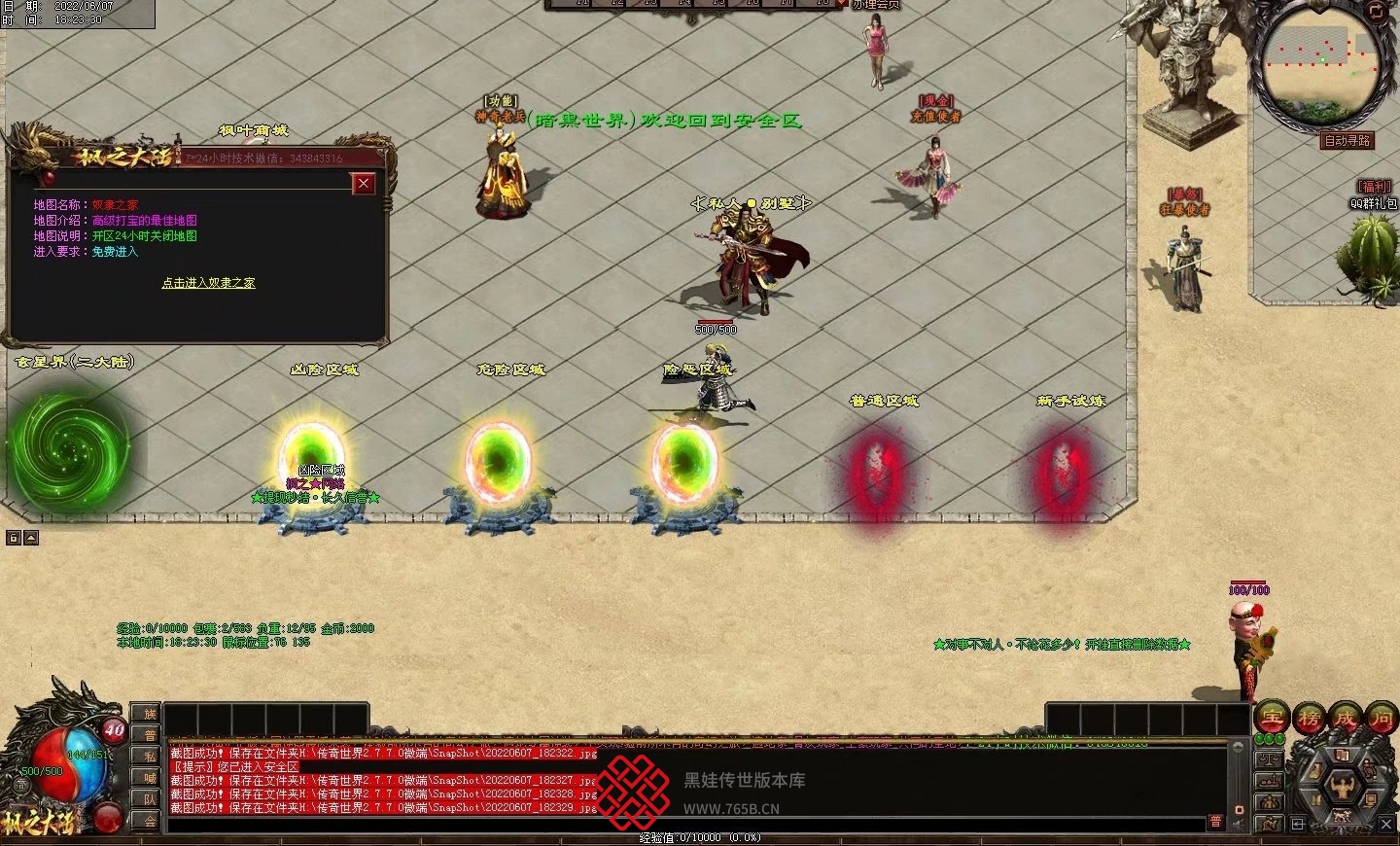1400x846 pixels.
Task: Activate the 自动寻路 auto-pathfinding button
Action: 1347,141
